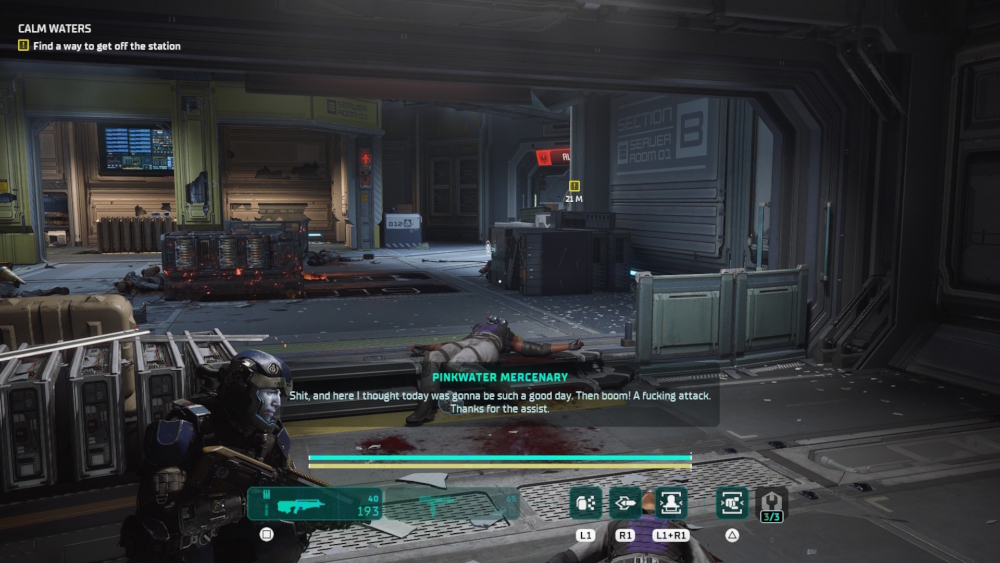The image size is (1000, 563).
Task: Click the yellow objective waypoint marker
Action: (574, 186)
